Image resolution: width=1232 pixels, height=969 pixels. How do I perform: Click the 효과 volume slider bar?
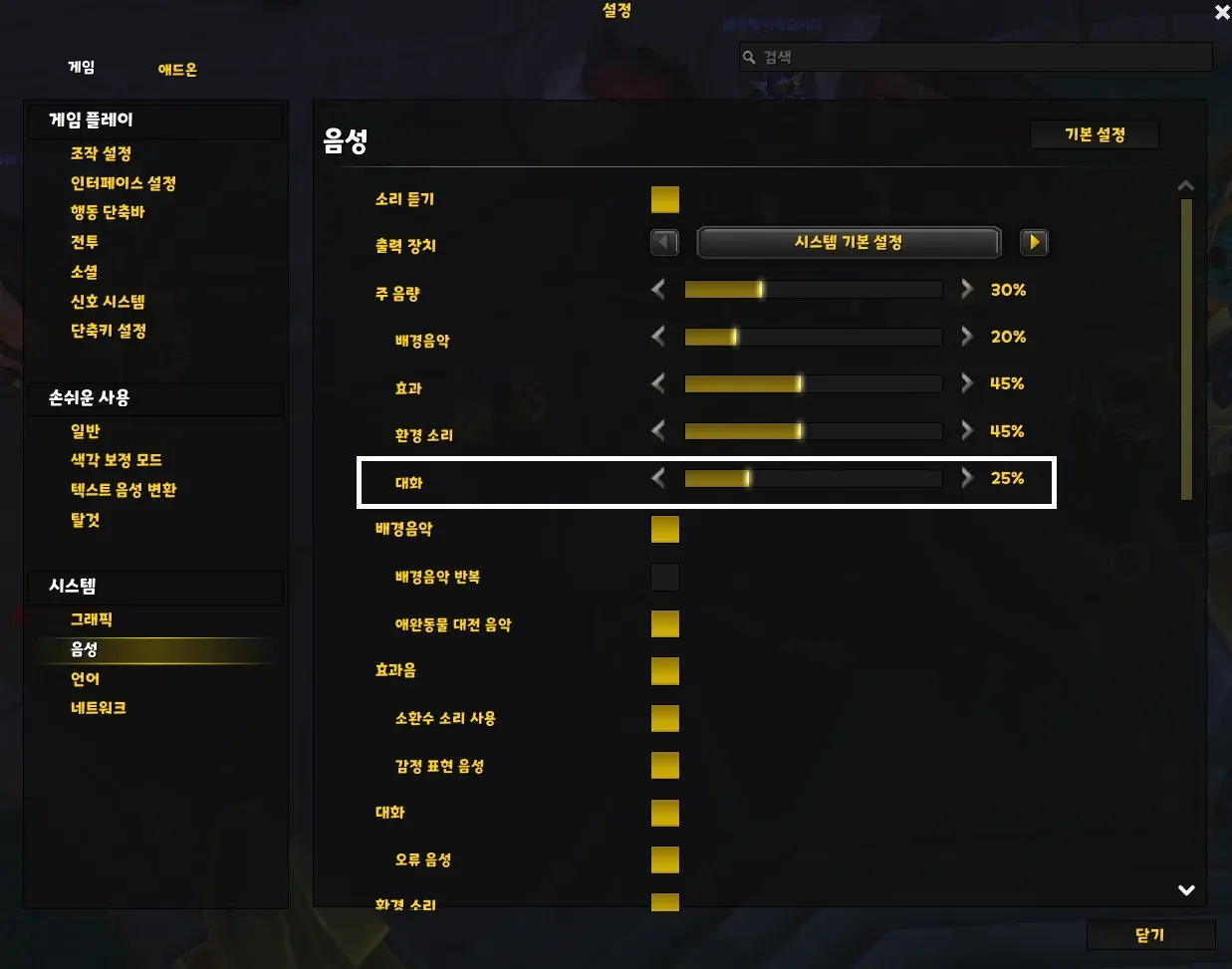(813, 383)
